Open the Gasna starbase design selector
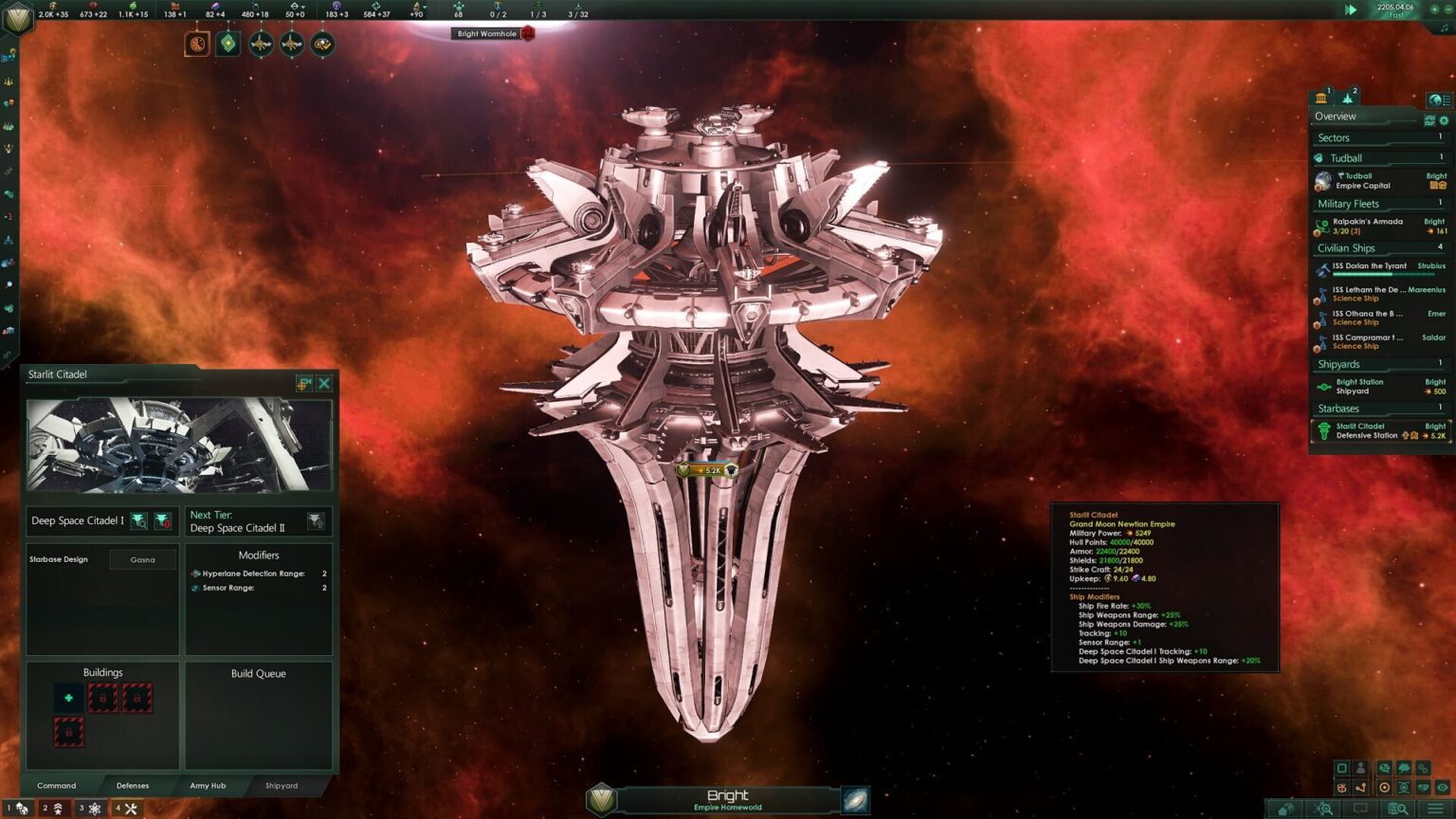The image size is (1456, 819). tap(142, 559)
